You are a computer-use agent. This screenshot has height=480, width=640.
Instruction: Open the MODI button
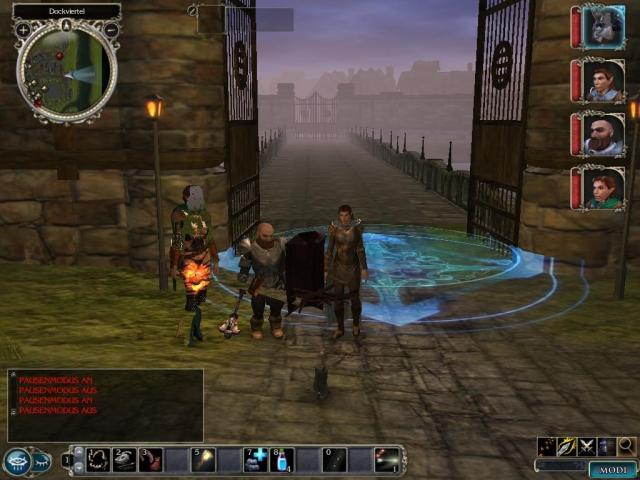[x=612, y=470]
